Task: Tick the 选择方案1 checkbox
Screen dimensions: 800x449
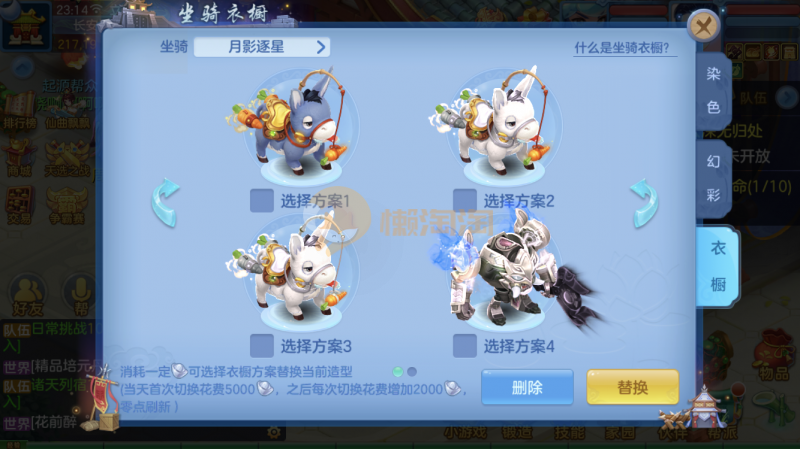Action: tap(262, 201)
